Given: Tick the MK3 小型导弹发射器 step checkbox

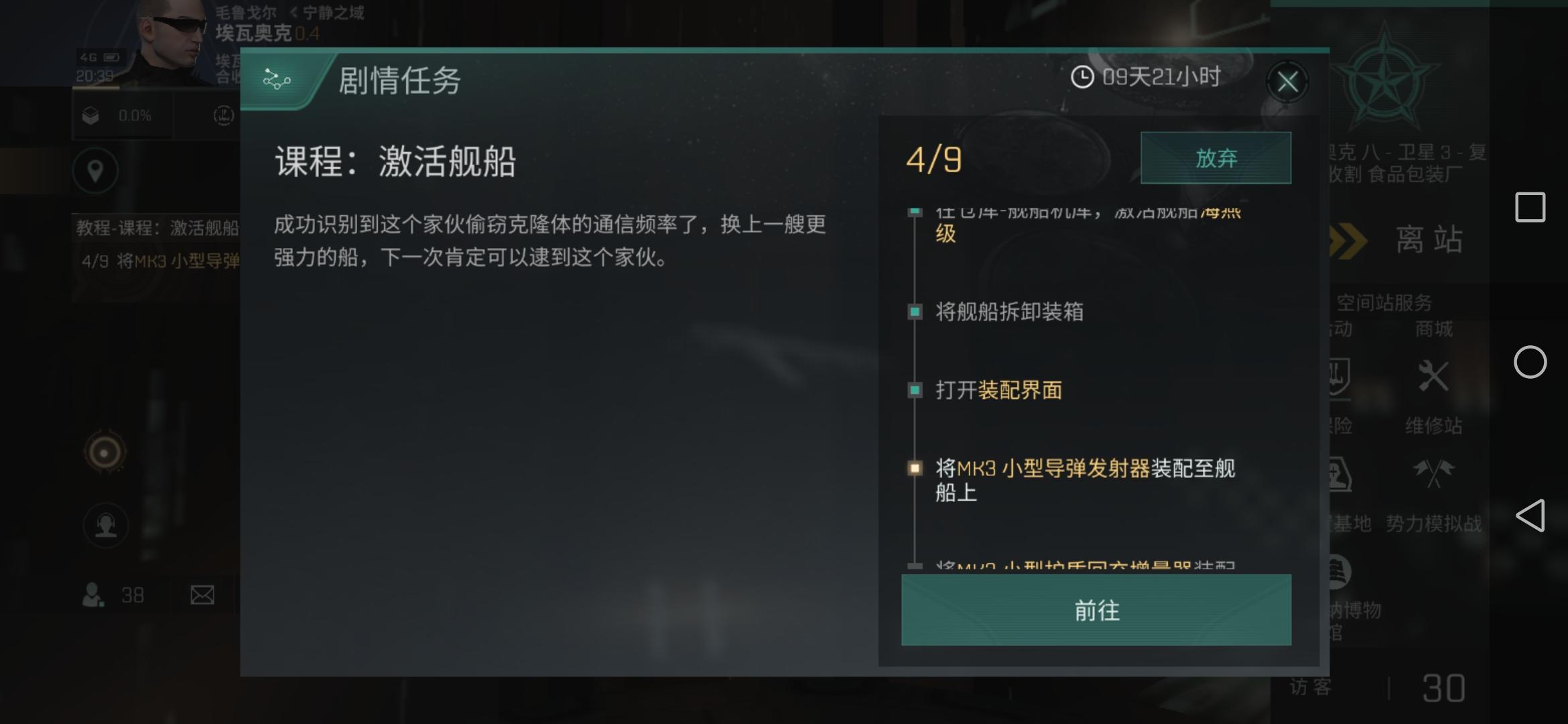Looking at the screenshot, I should point(915,469).
